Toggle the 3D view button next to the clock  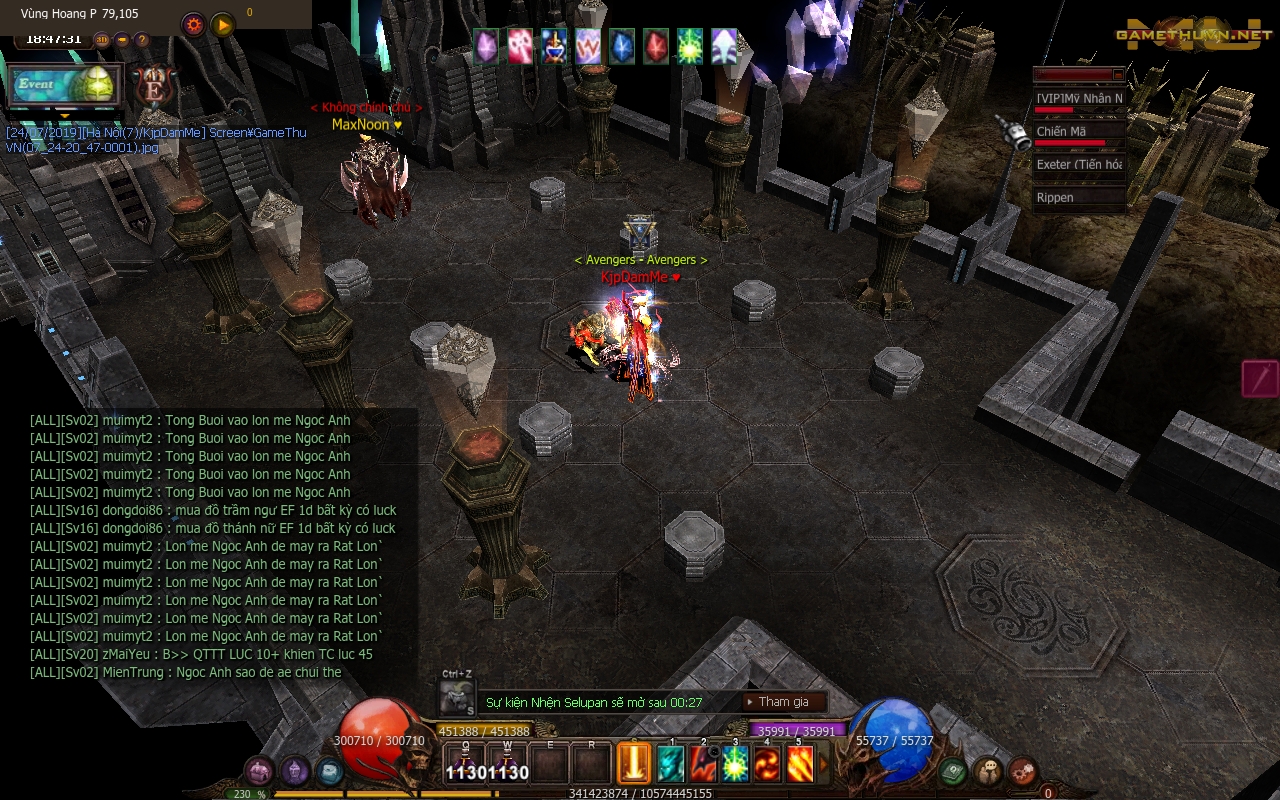(x=102, y=39)
